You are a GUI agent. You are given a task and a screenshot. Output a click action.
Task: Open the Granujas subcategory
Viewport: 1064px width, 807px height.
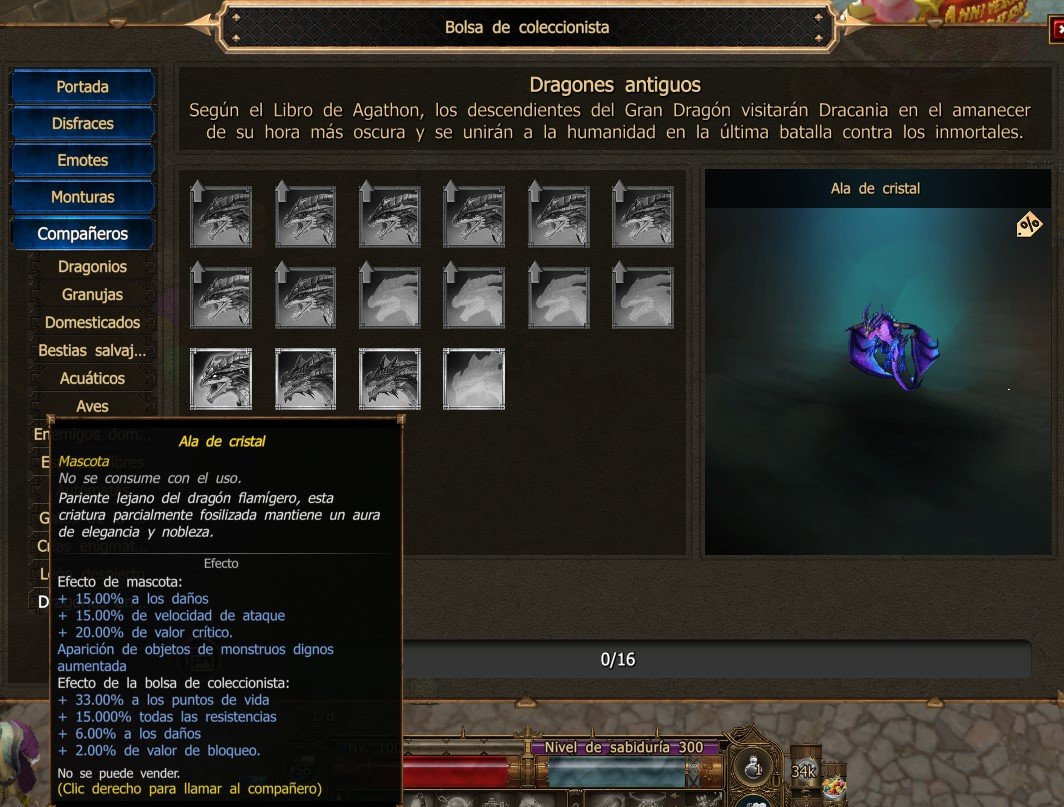(92, 295)
